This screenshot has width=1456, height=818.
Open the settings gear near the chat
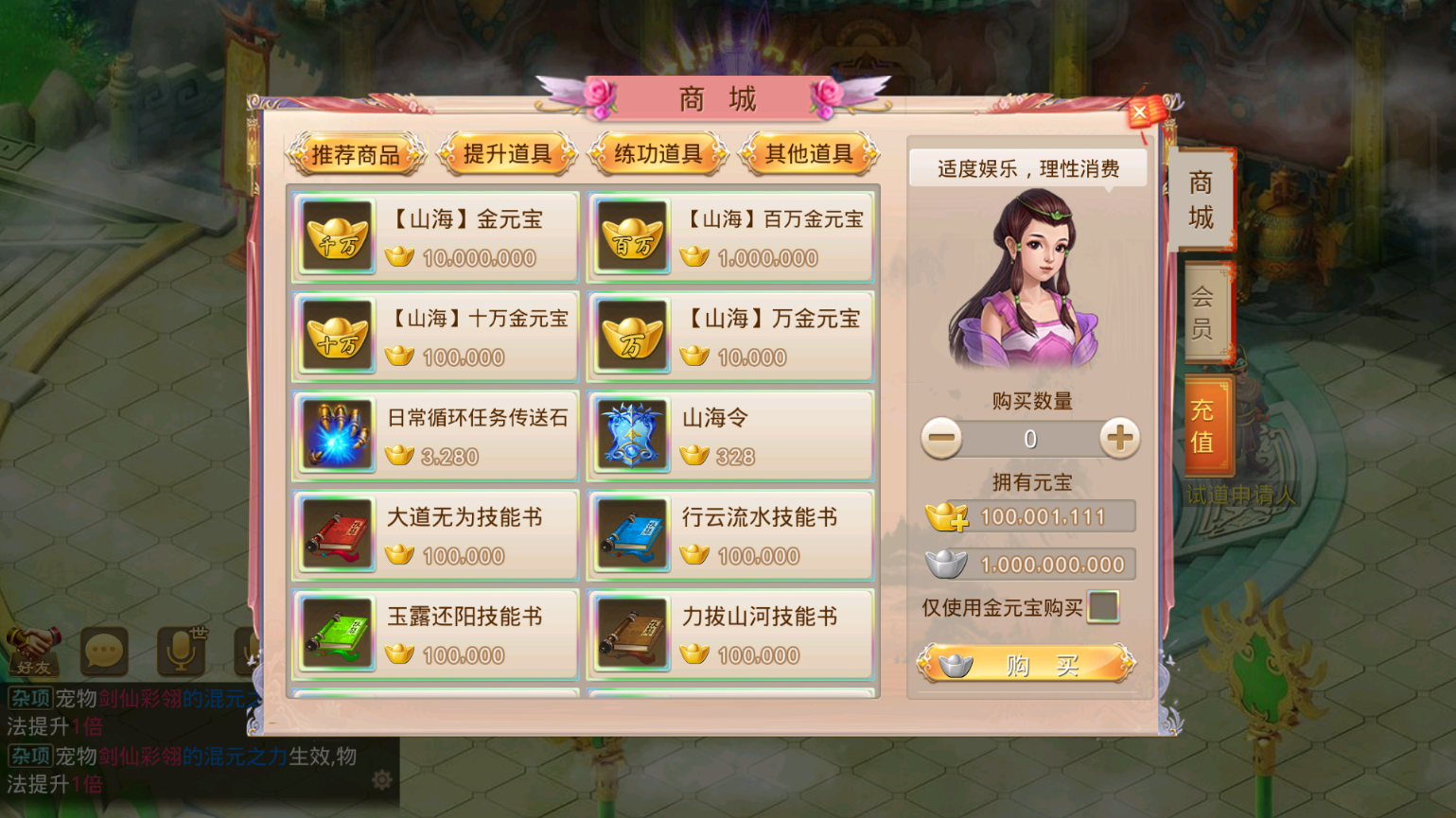(382, 778)
